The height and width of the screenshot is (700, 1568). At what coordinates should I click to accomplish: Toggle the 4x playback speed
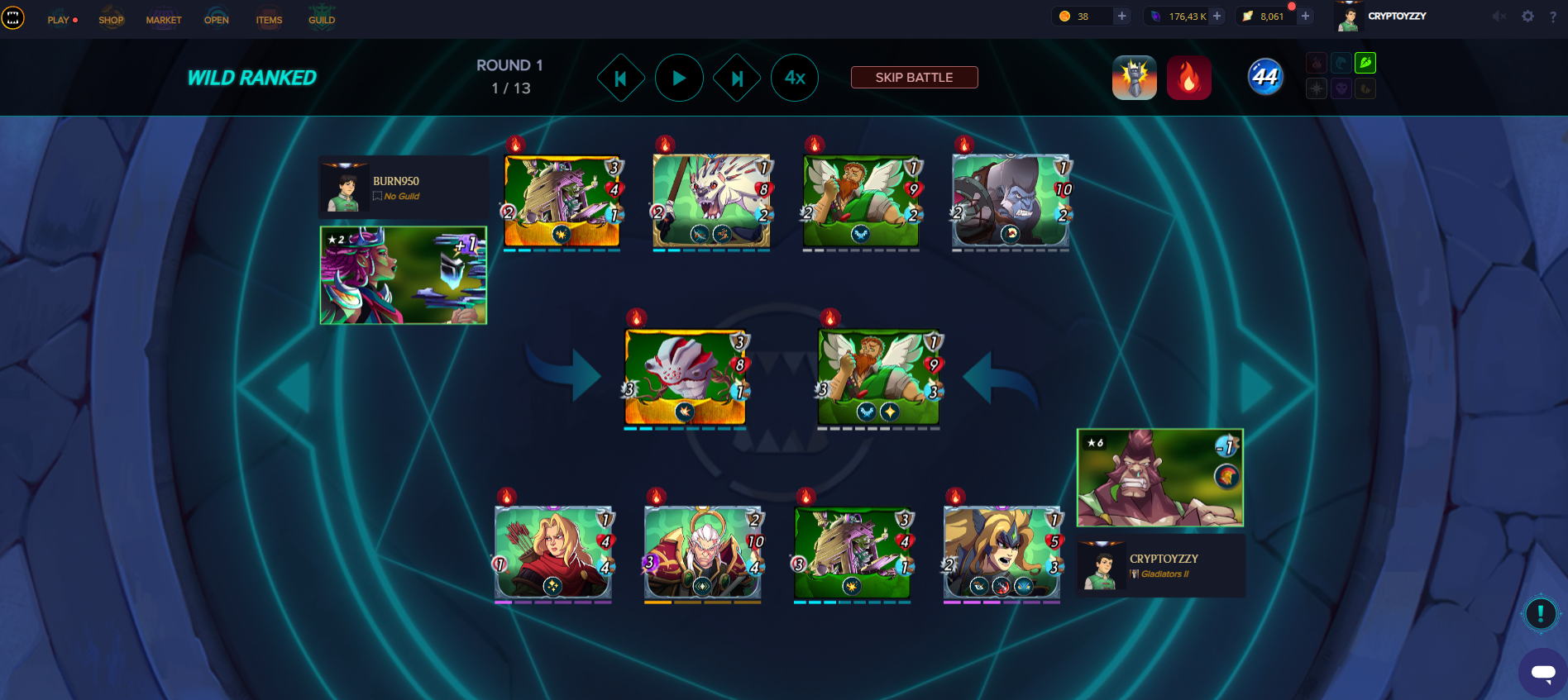tap(795, 78)
